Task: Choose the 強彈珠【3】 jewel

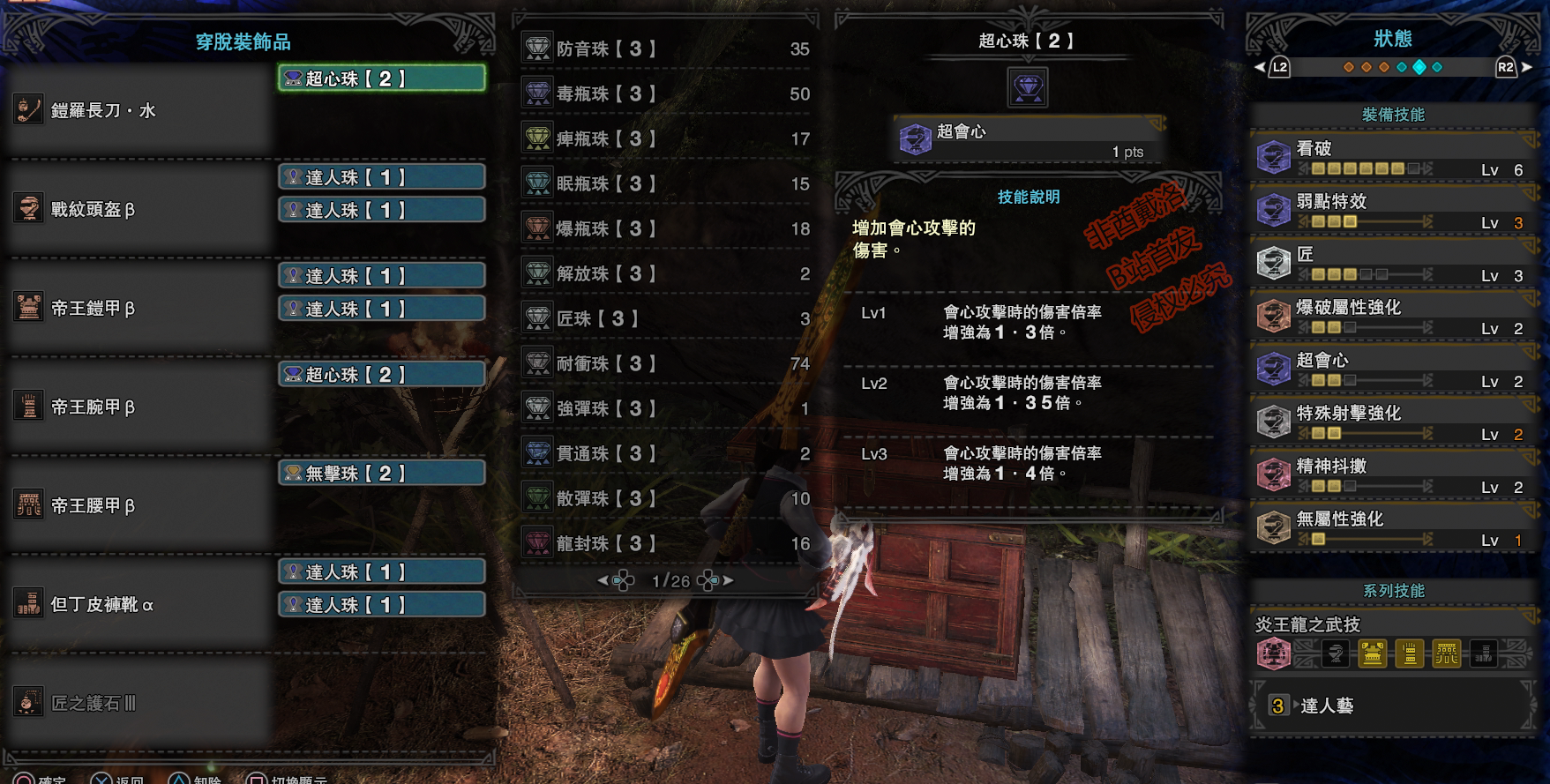Action: click(666, 408)
